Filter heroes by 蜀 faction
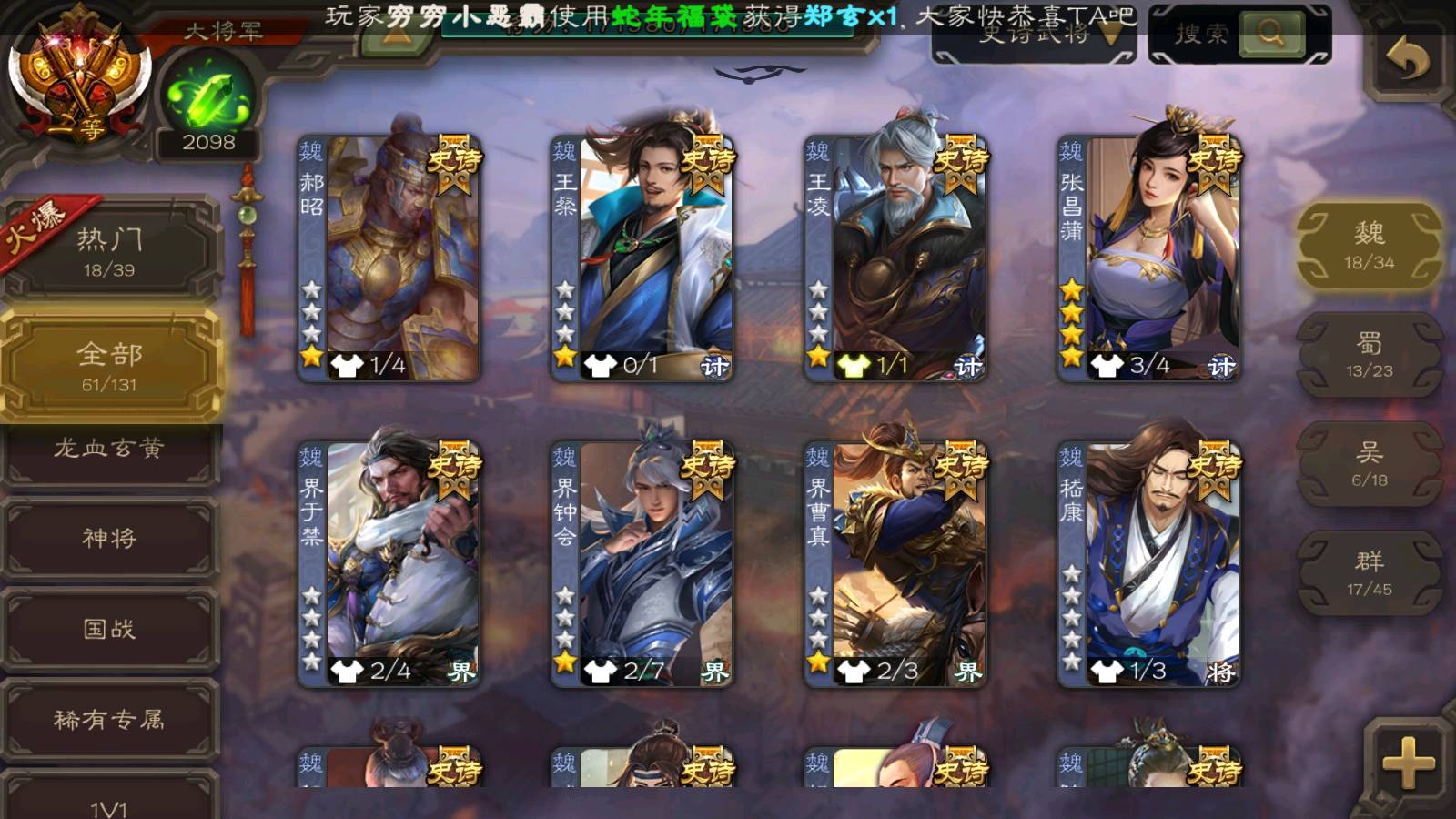The image size is (1456, 819). point(1369,355)
